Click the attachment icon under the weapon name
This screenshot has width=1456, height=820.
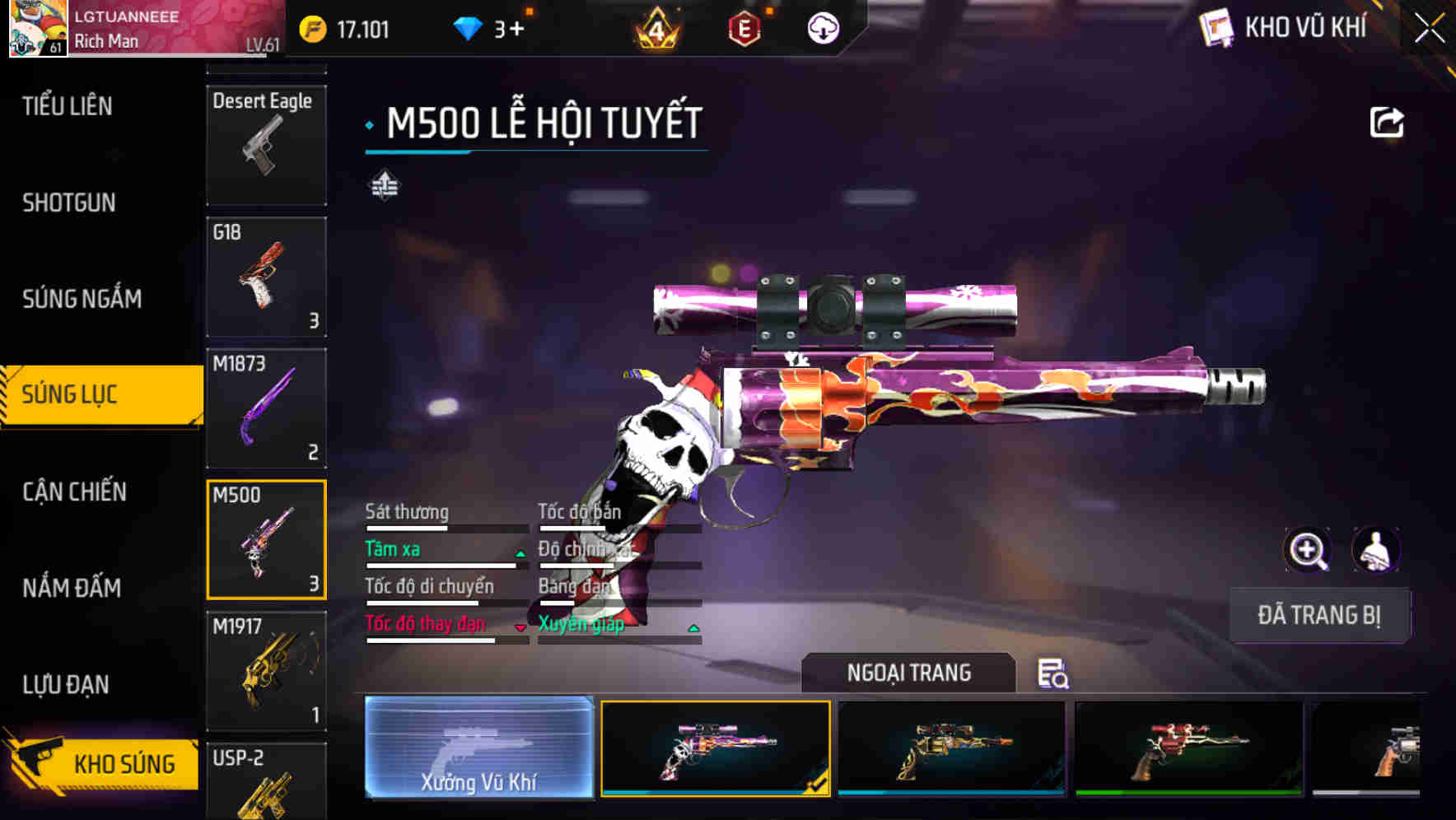coord(383,185)
